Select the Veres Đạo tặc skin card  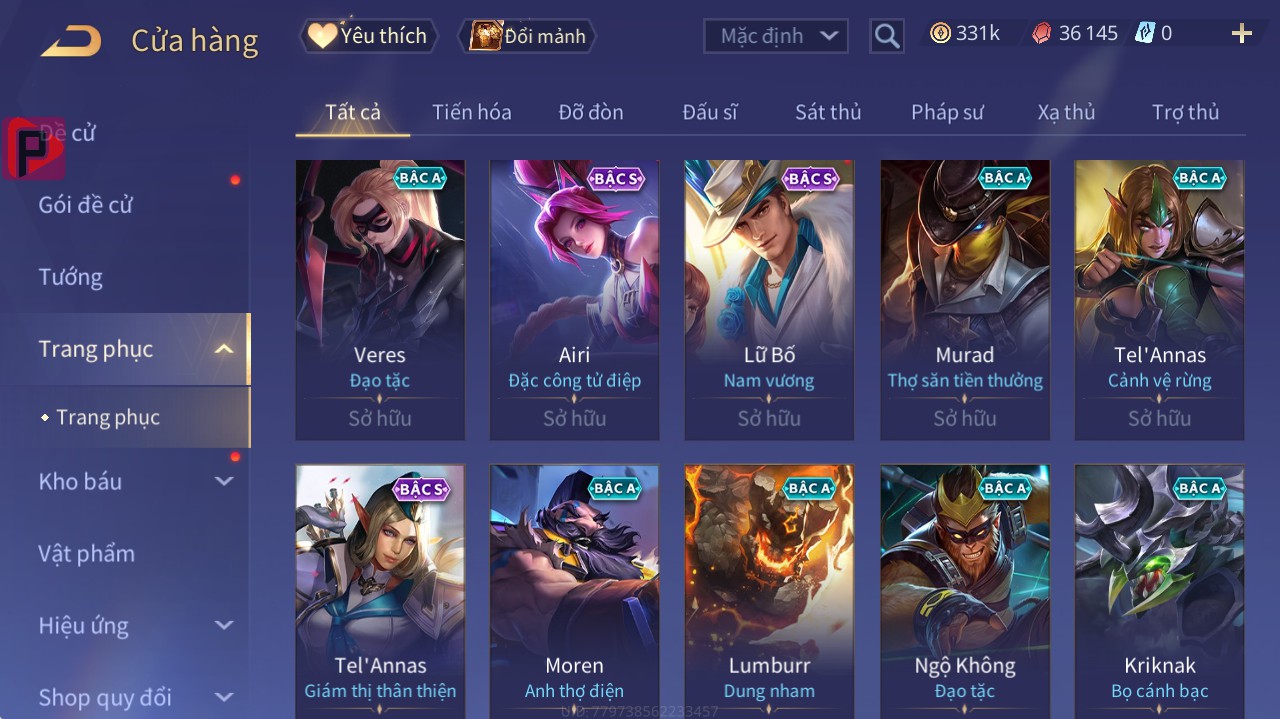[x=380, y=300]
